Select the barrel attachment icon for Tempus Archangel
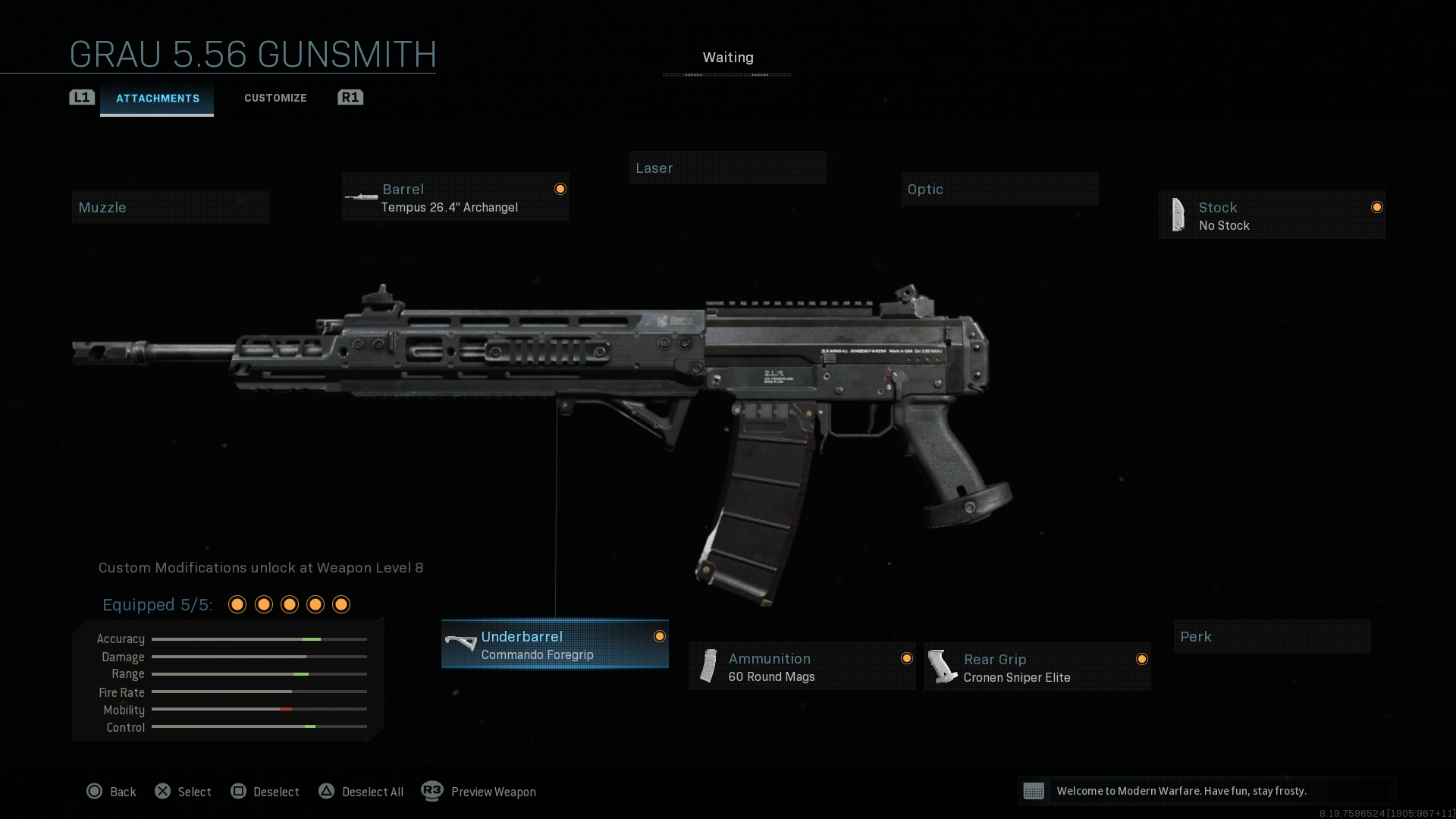Viewport: 1456px width, 819px height. point(361,196)
